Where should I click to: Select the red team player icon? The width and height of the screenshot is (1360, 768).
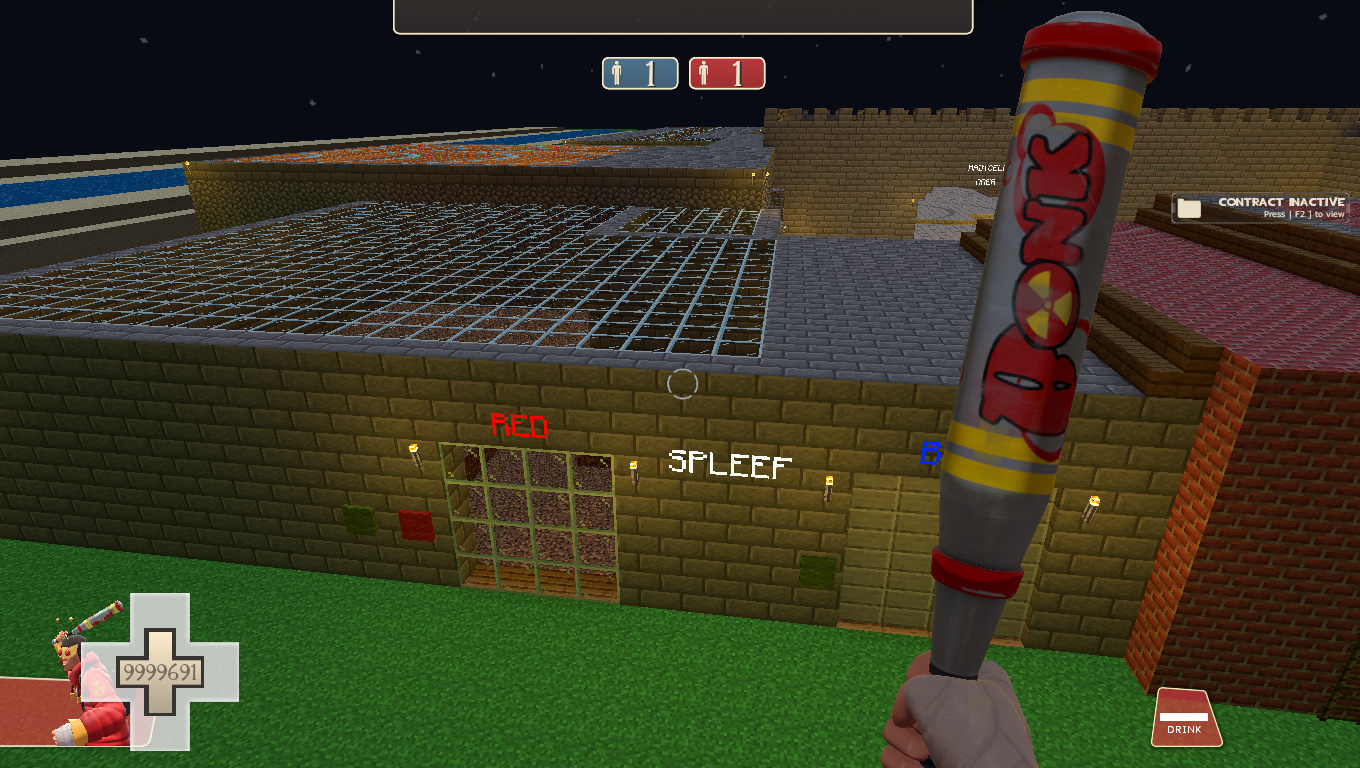point(705,72)
